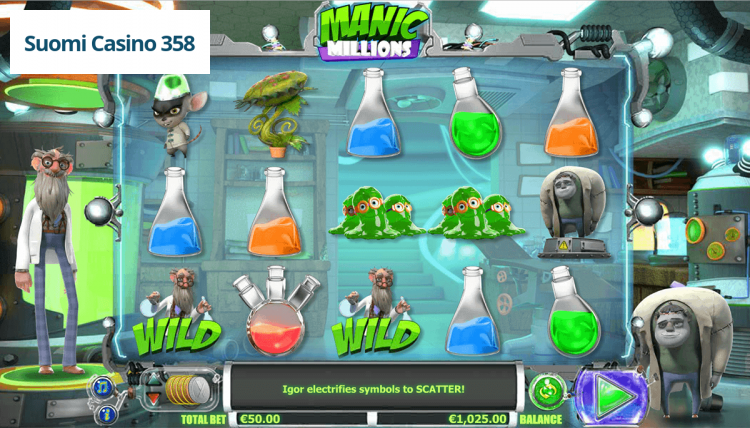
Task: Toggle the blue music note sound button
Action: 104,385
